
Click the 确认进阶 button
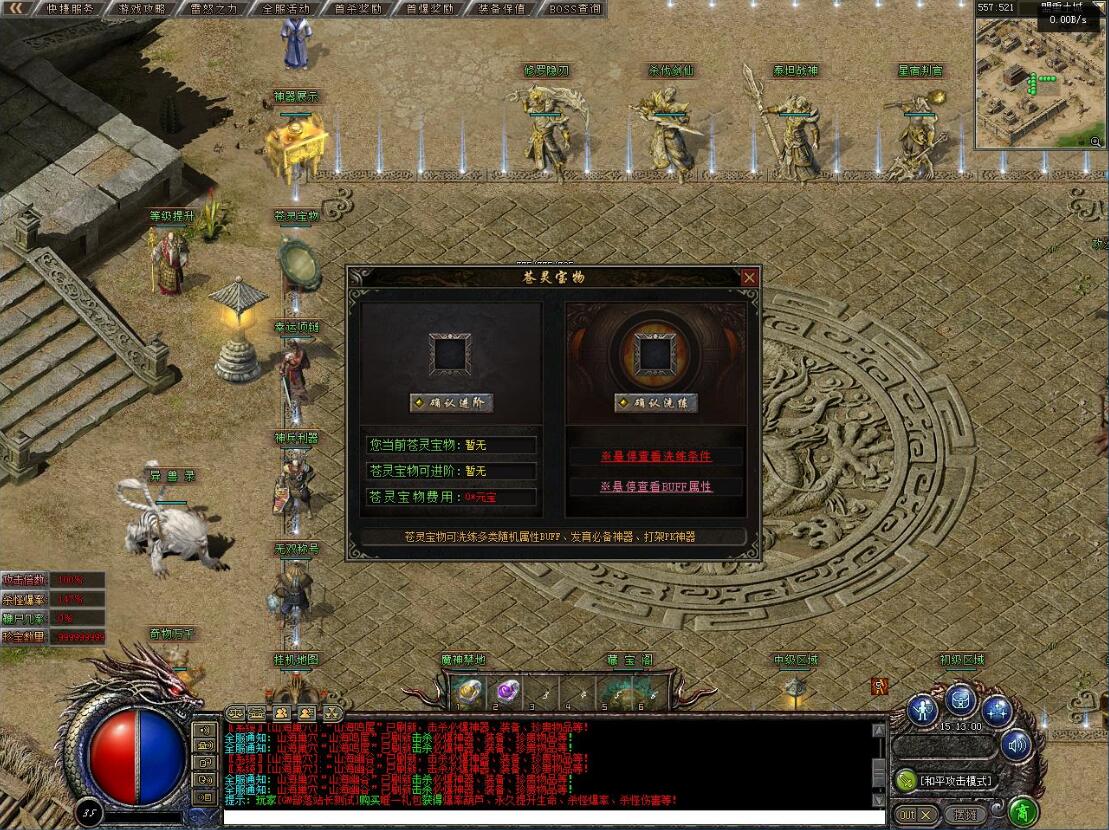(x=451, y=403)
